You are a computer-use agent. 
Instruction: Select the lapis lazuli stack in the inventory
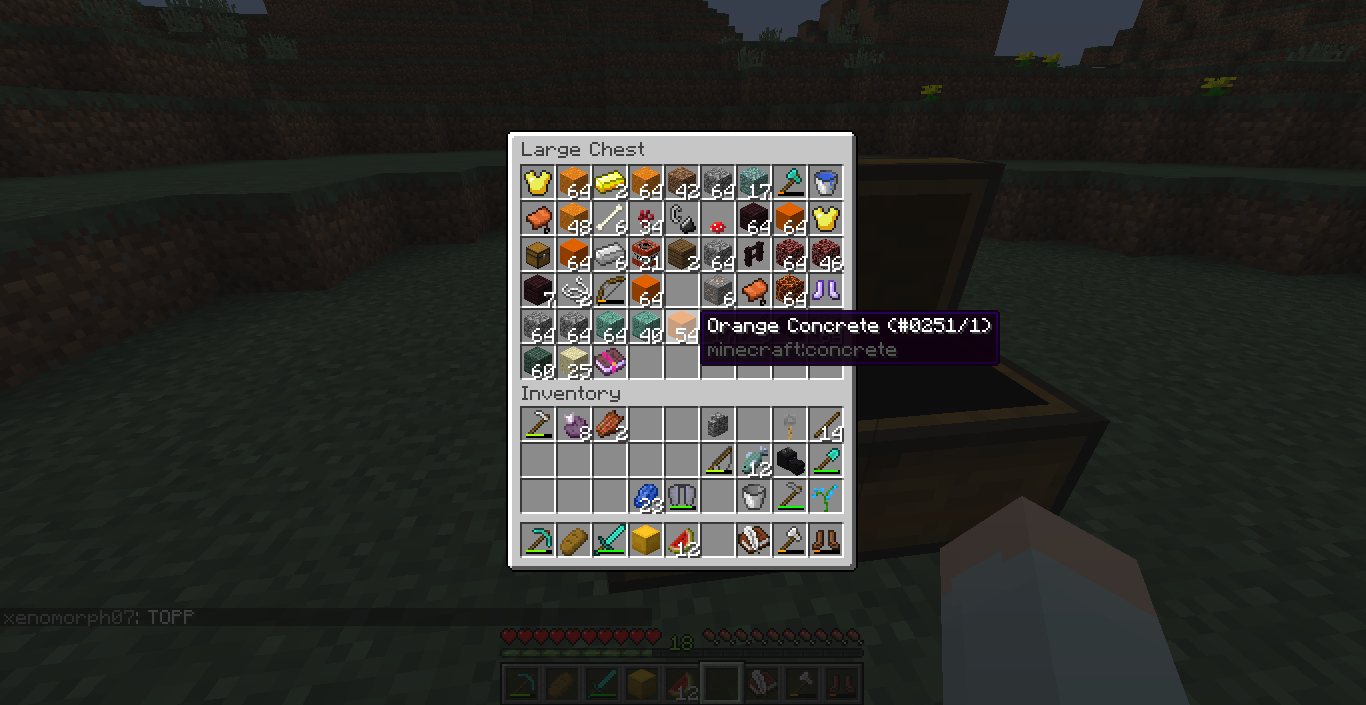tap(645, 497)
